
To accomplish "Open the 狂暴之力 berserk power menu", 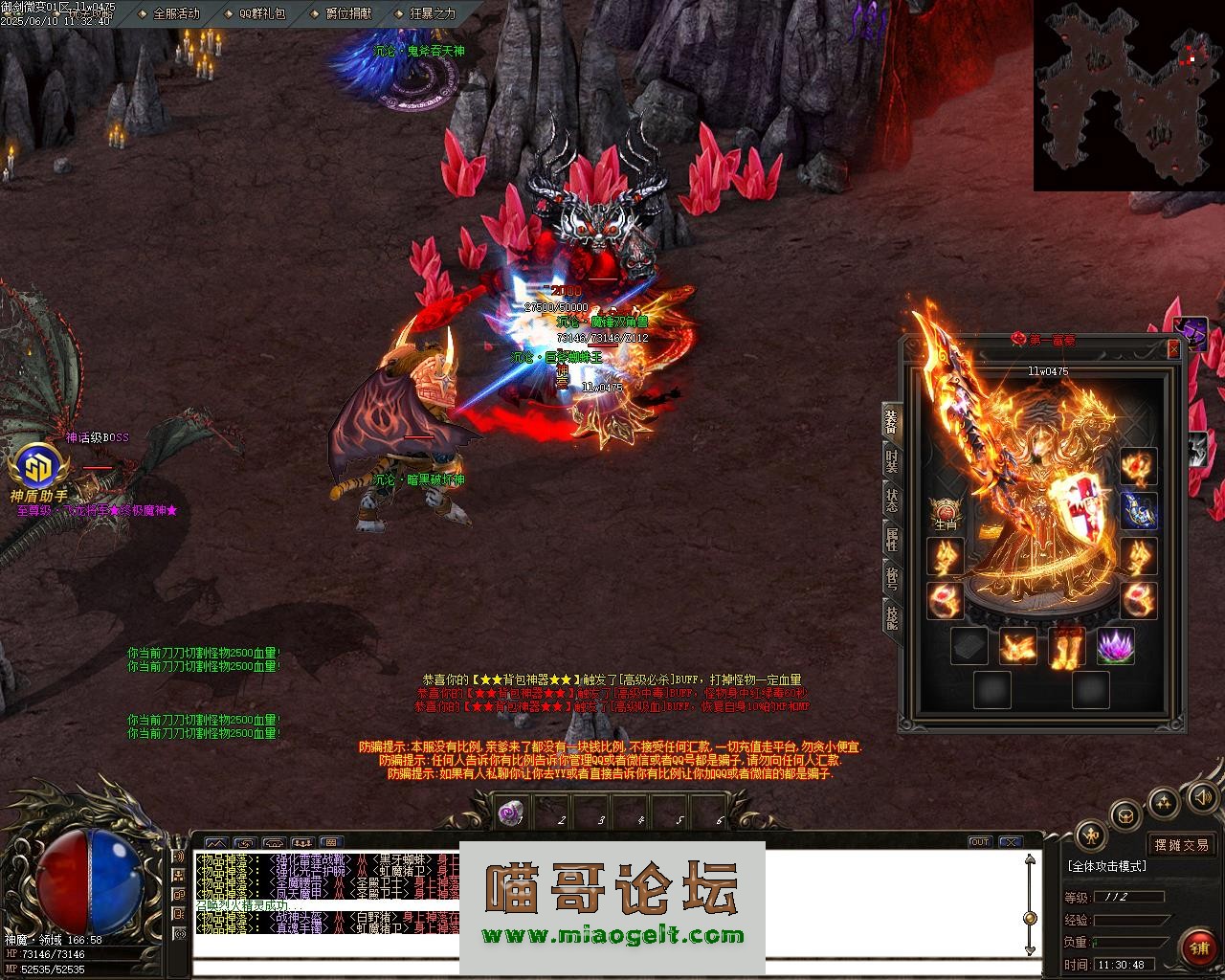I will point(432,13).
